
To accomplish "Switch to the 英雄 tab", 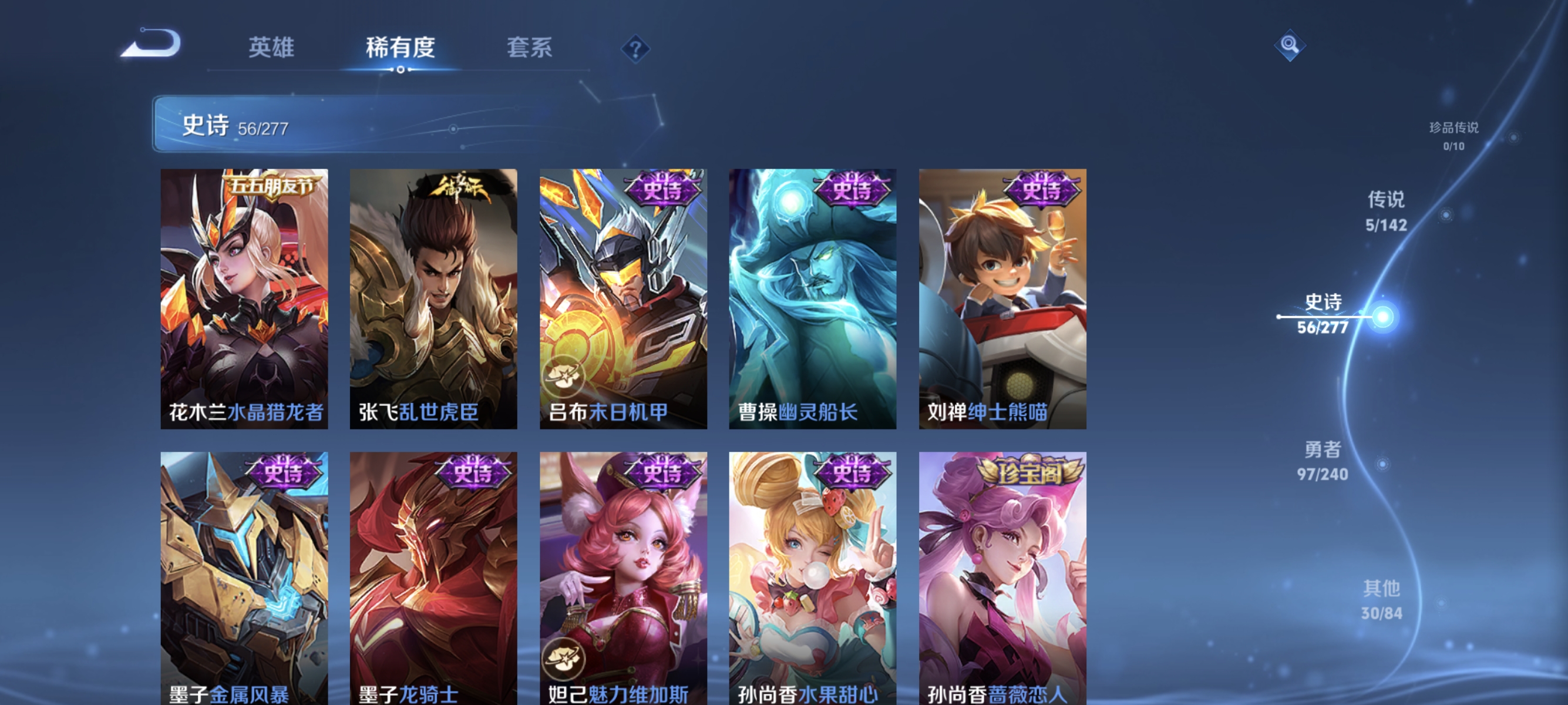I will point(270,49).
